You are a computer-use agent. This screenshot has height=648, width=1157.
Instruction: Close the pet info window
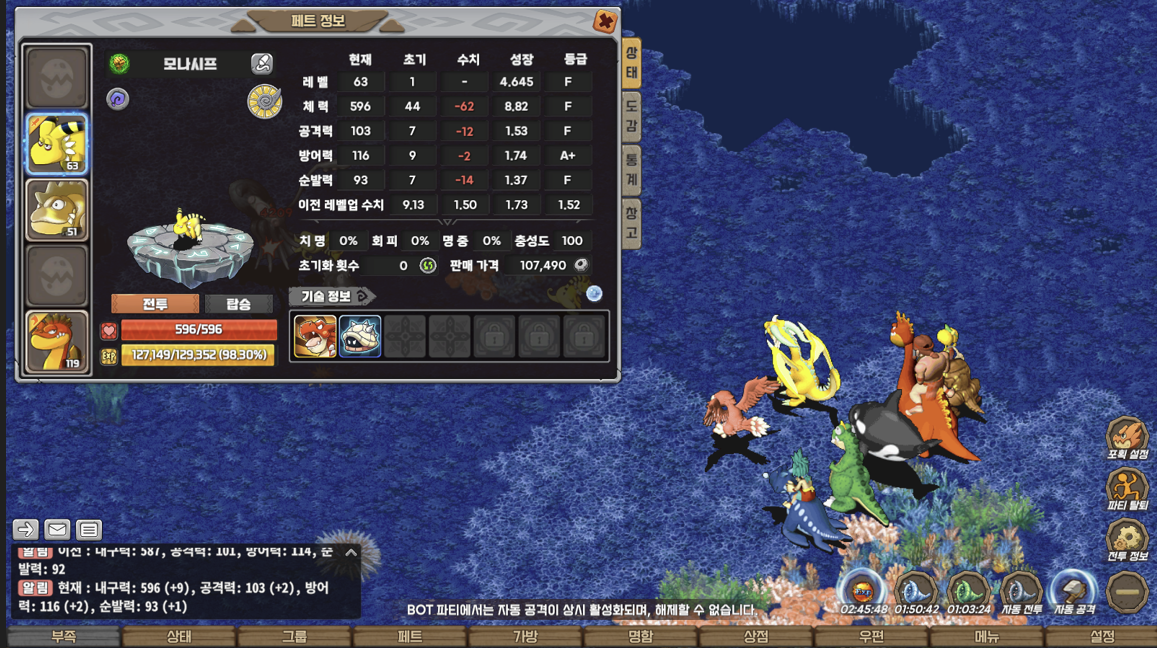[x=605, y=21]
